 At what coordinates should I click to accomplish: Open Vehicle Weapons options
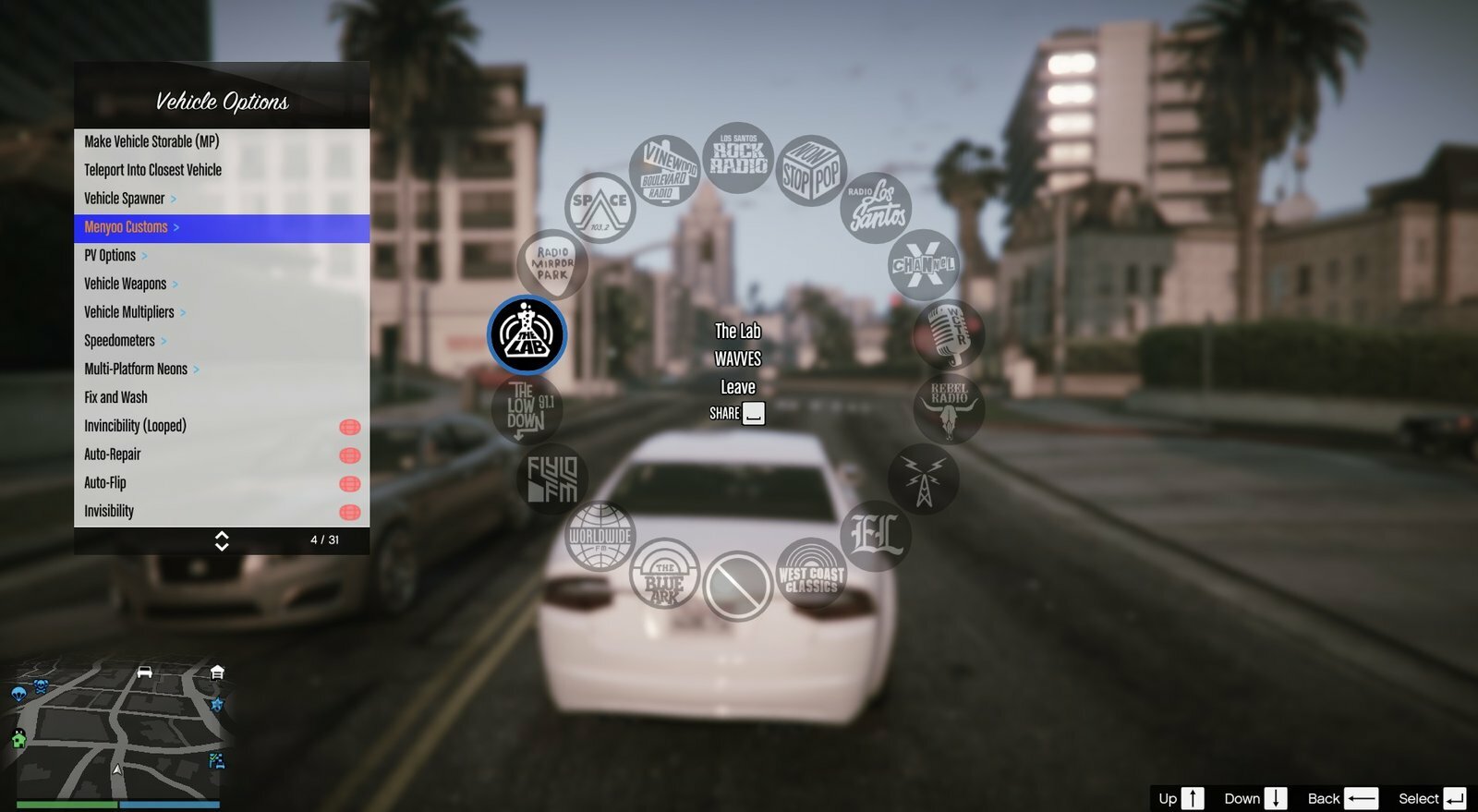(126, 284)
